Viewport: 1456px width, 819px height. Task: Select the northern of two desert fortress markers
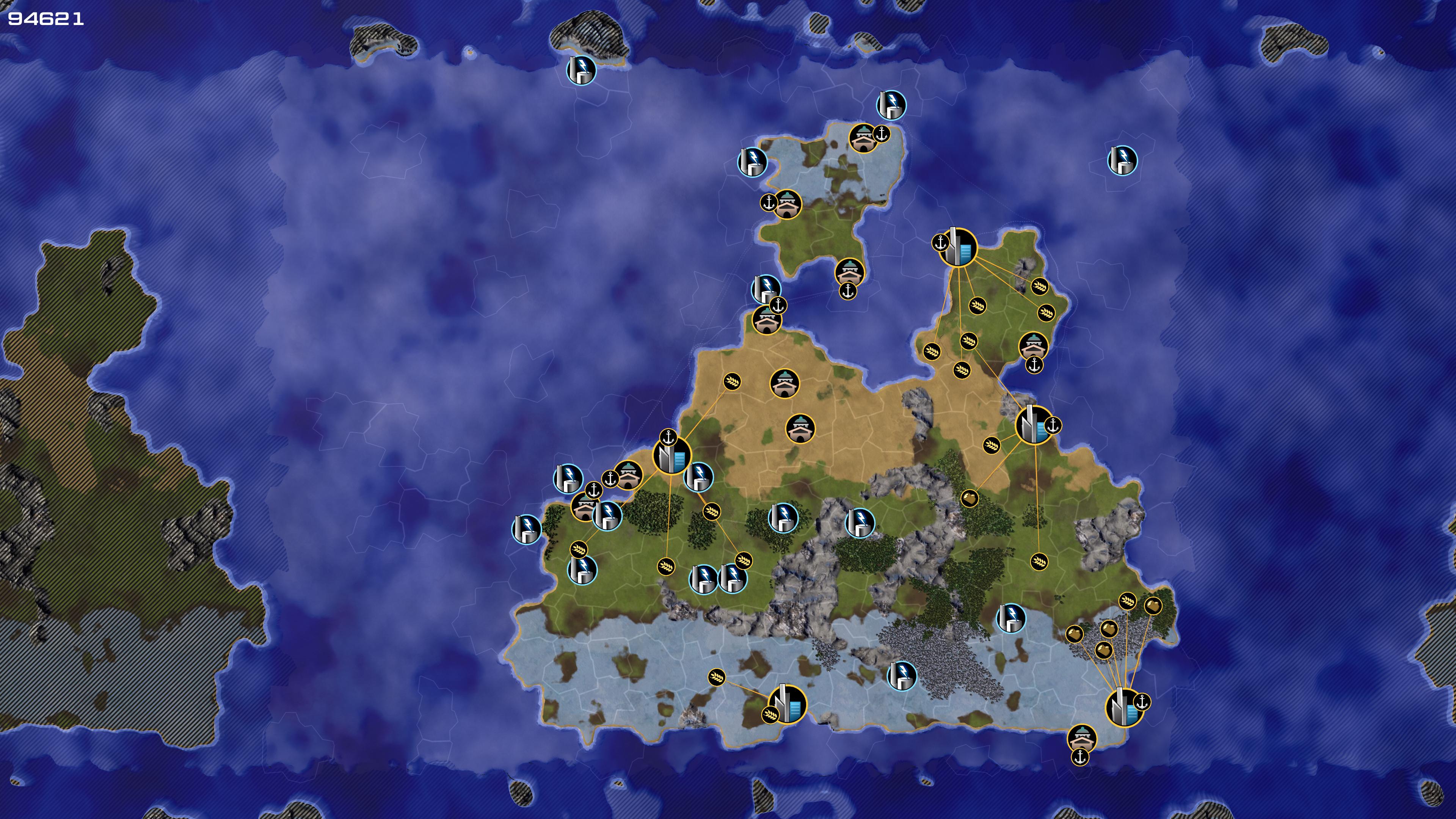tap(784, 384)
